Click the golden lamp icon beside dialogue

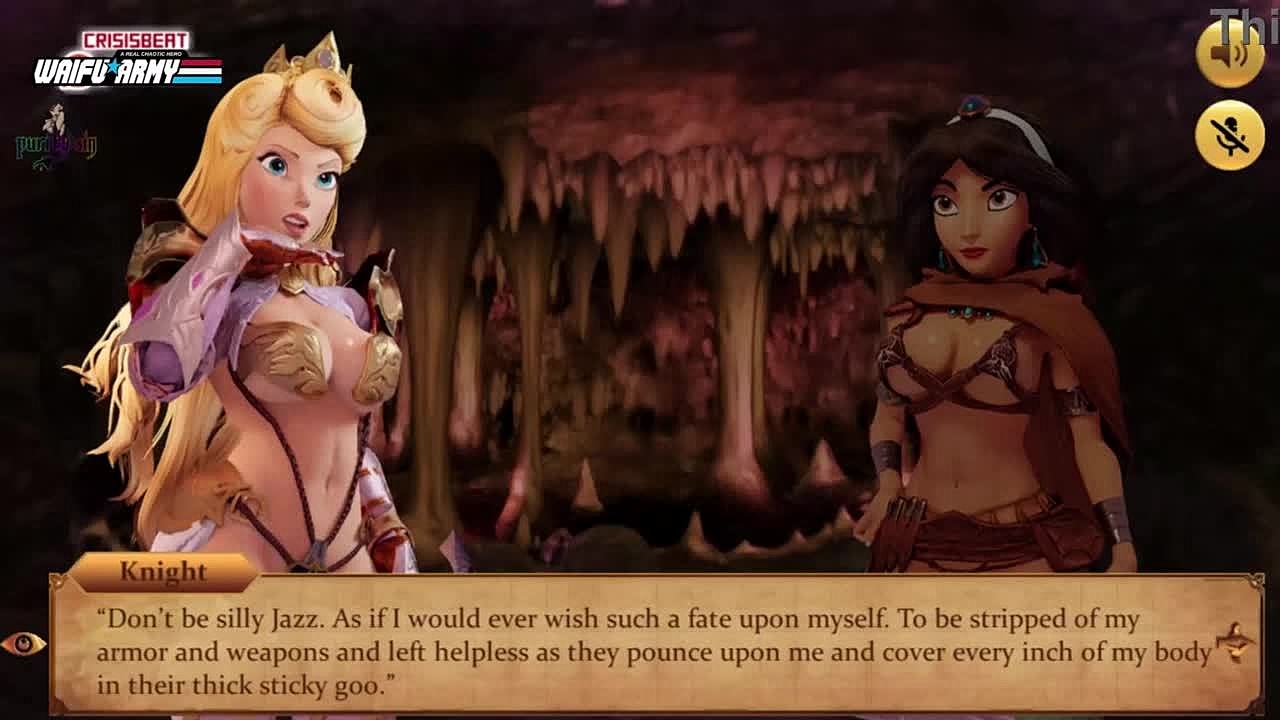(1236, 642)
